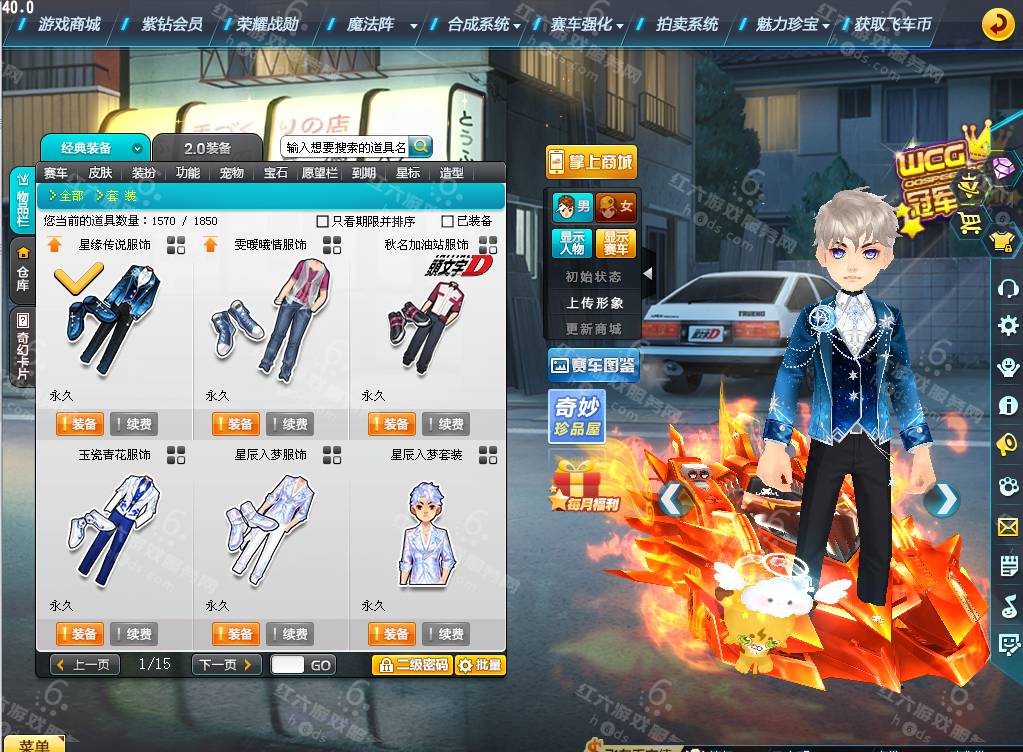Image resolution: width=1023 pixels, height=752 pixels.
Task: Select the 宝石 category tab
Action: [276, 173]
